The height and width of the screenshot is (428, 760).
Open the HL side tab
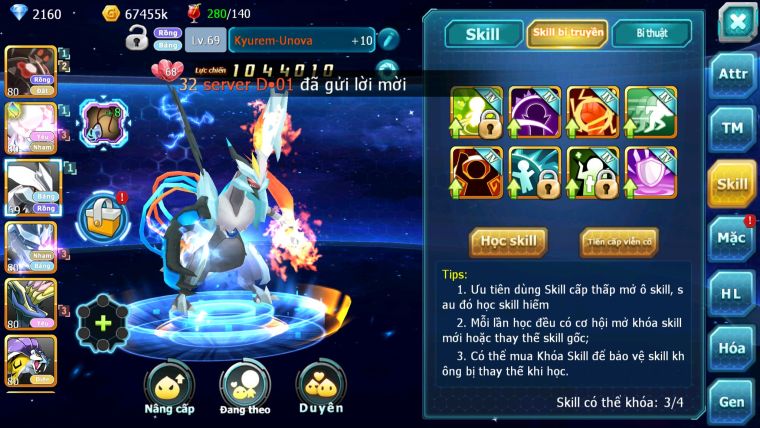tap(732, 293)
